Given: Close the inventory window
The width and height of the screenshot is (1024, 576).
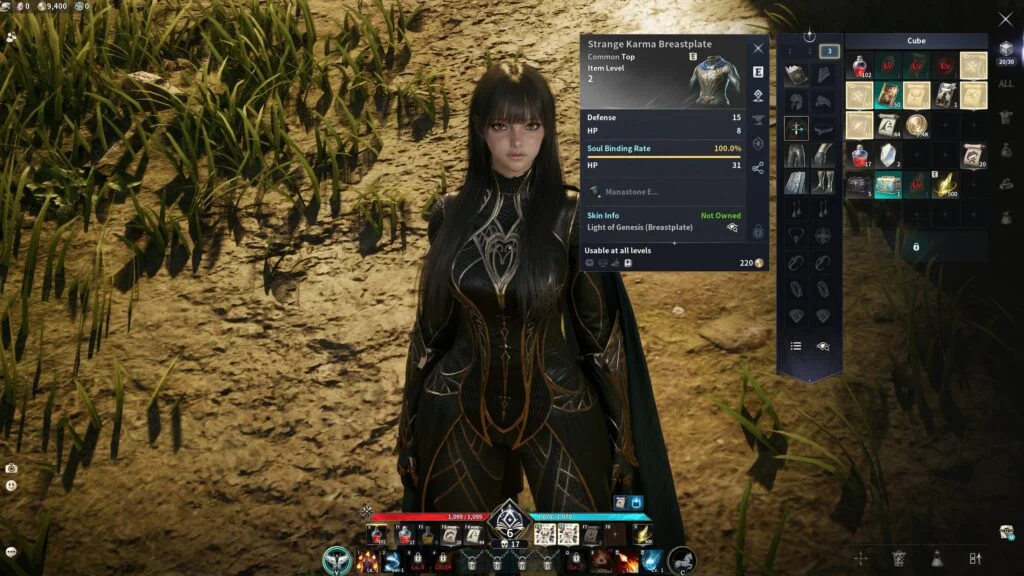Looking at the screenshot, I should click(1005, 19).
